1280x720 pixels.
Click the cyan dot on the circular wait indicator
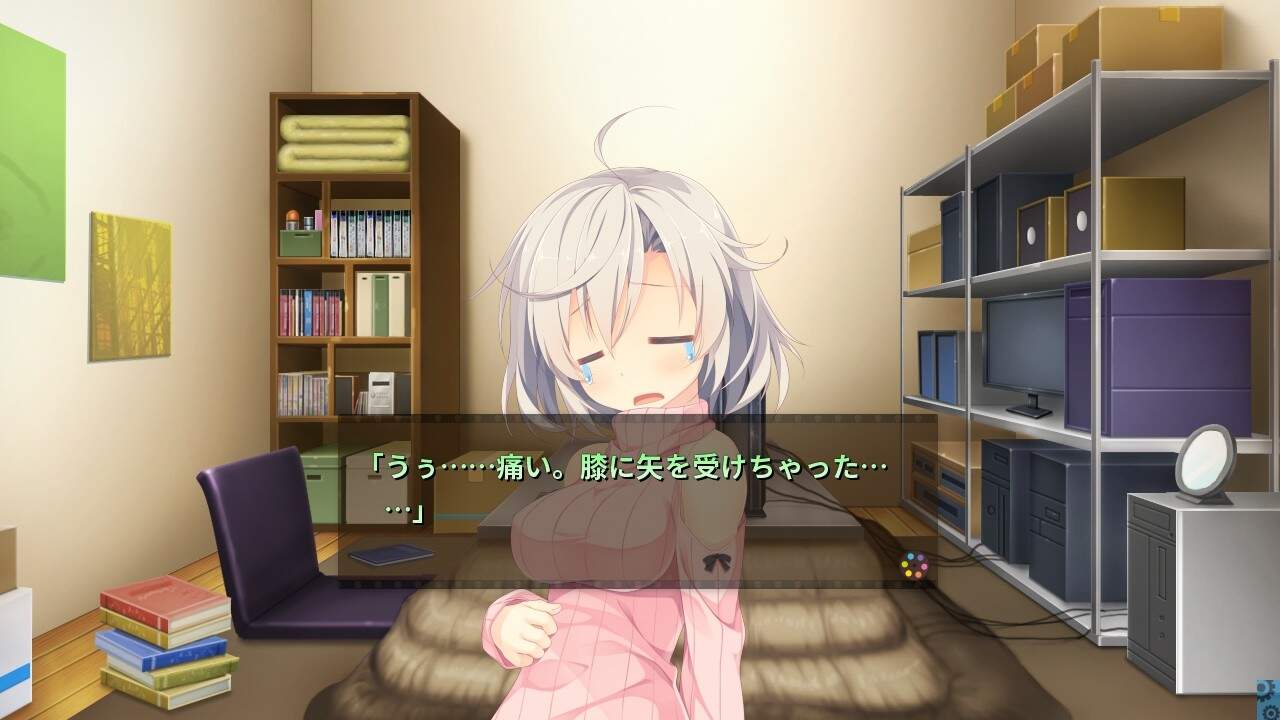tap(911, 556)
